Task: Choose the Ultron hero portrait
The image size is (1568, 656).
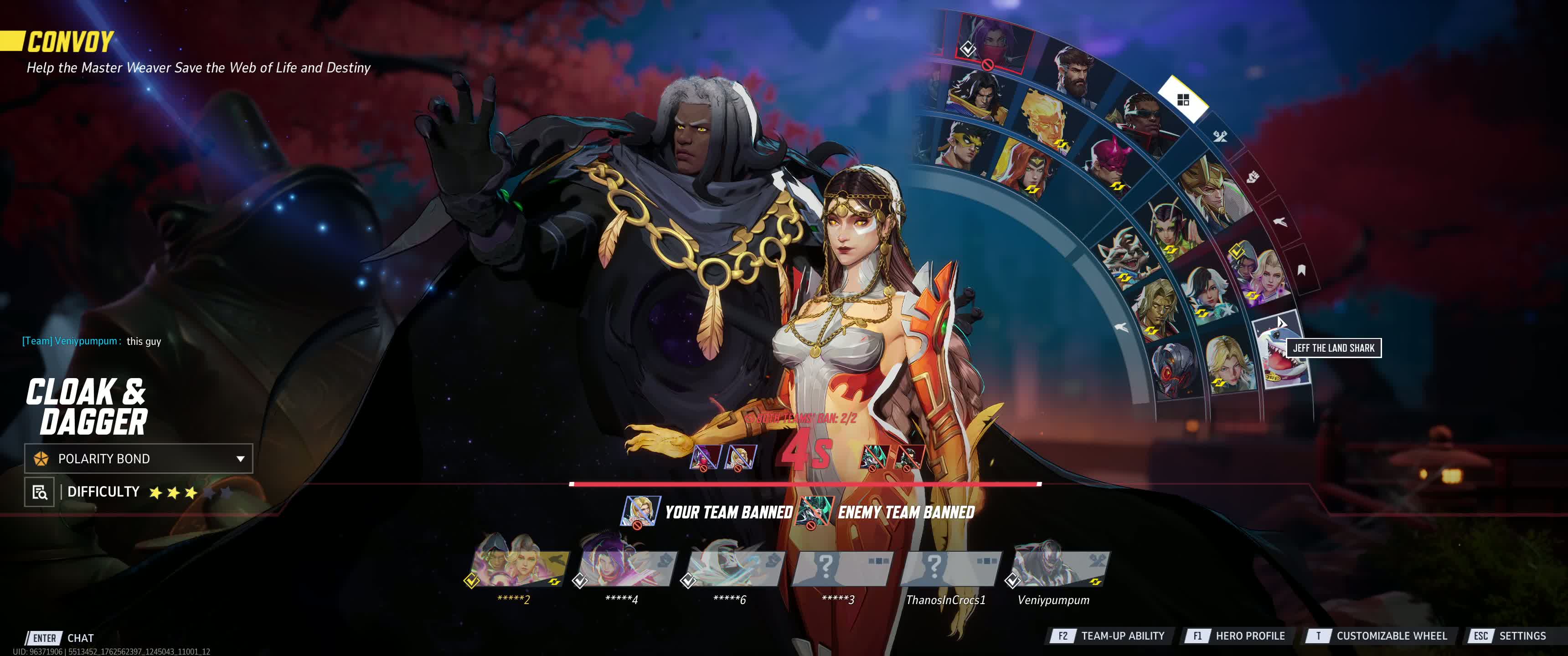Action: (1175, 371)
